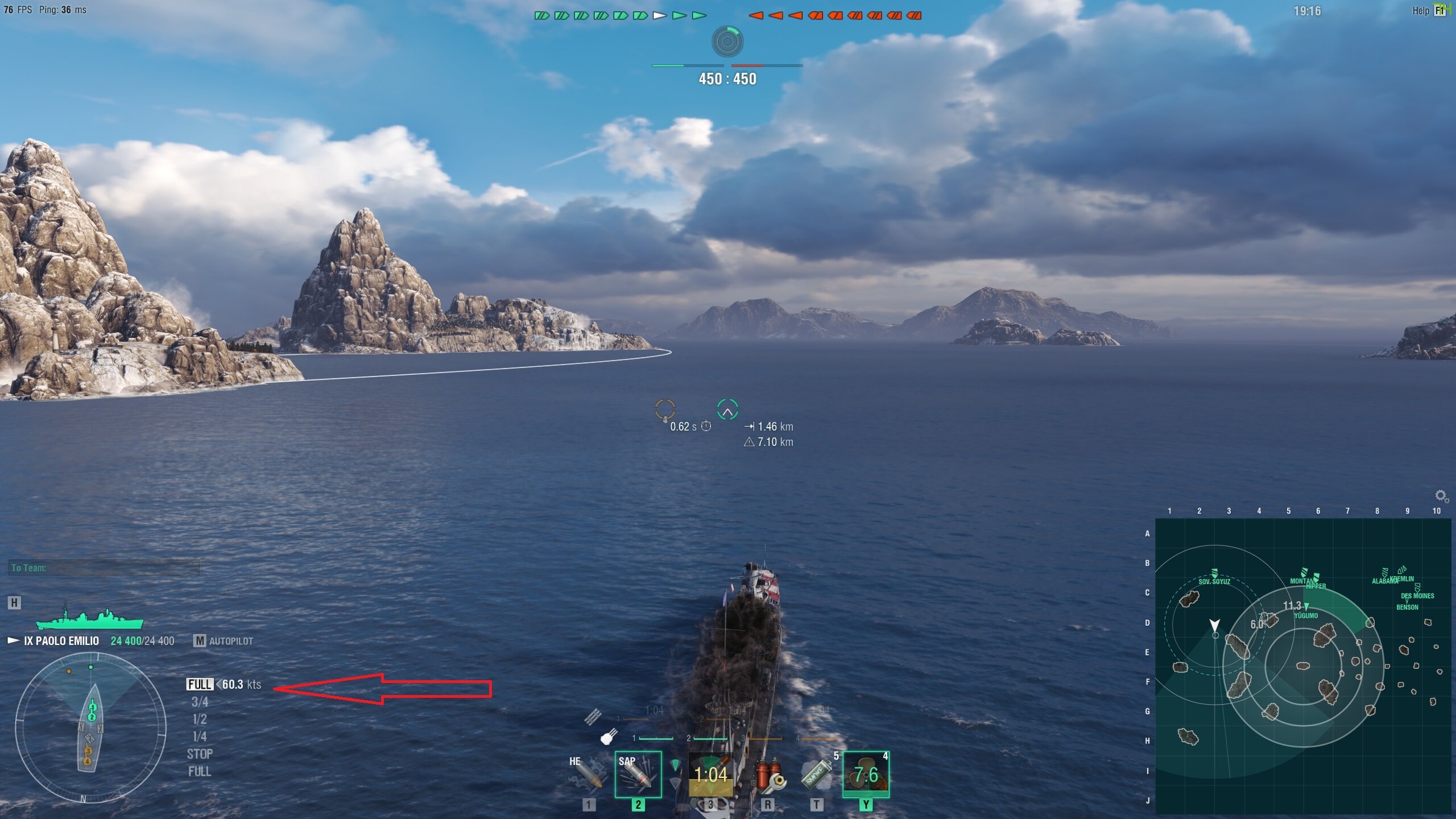
Task: Select the torpedo launcher slot on cooldown
Action: [710, 775]
